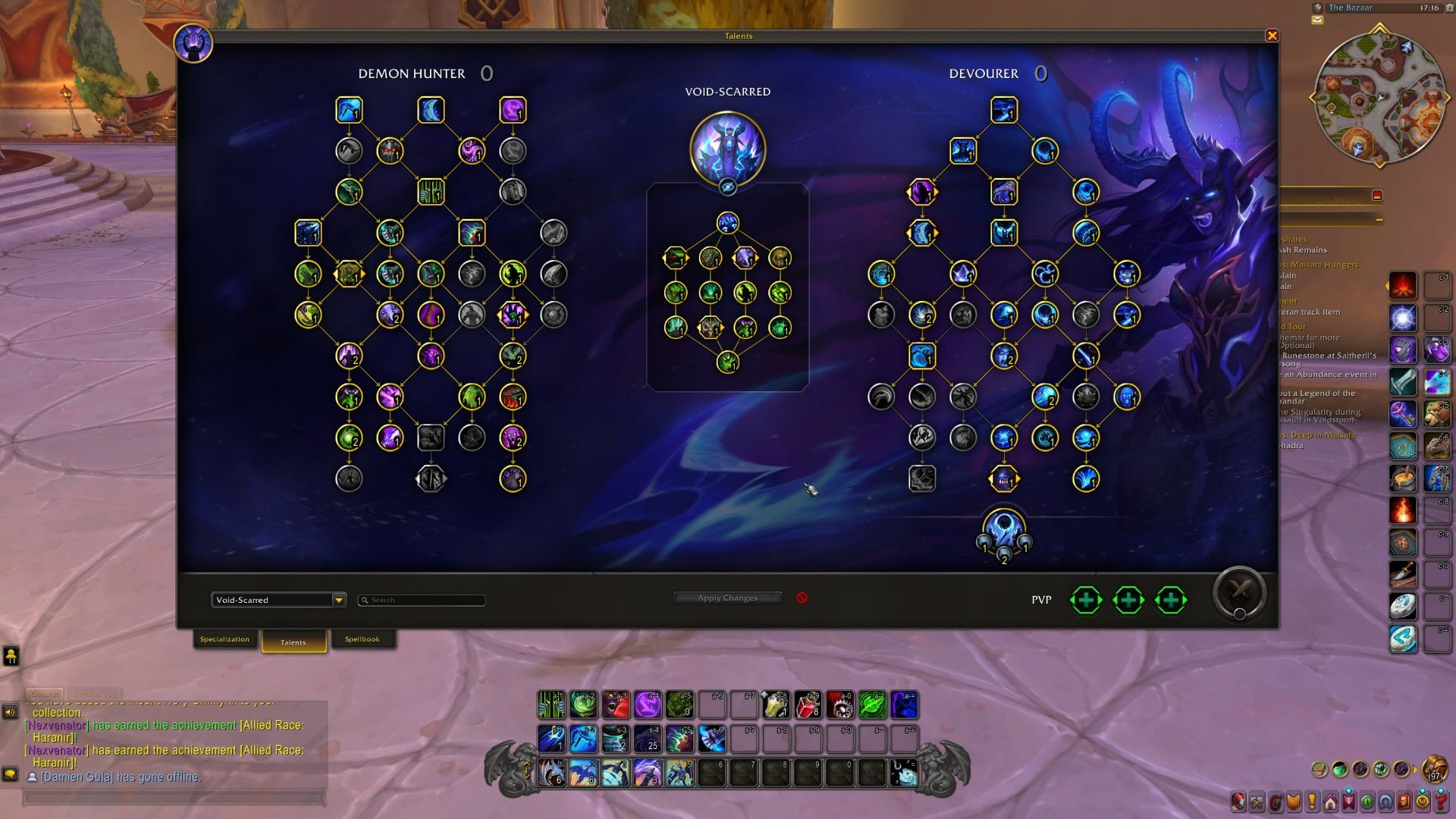Image resolution: width=1456 pixels, height=819 pixels.
Task: Mute chat with the speaker toggle beside the chat frame
Action: 9,711
